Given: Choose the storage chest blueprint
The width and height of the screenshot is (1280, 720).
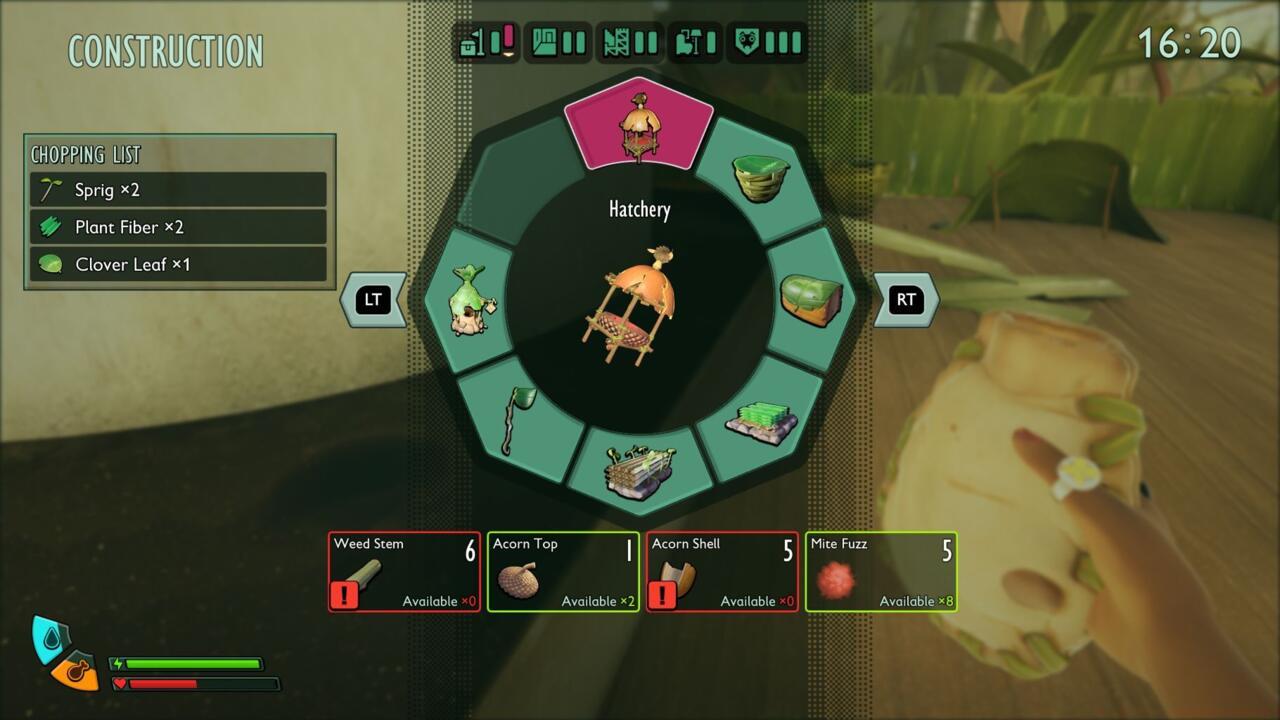Looking at the screenshot, I should [x=812, y=300].
